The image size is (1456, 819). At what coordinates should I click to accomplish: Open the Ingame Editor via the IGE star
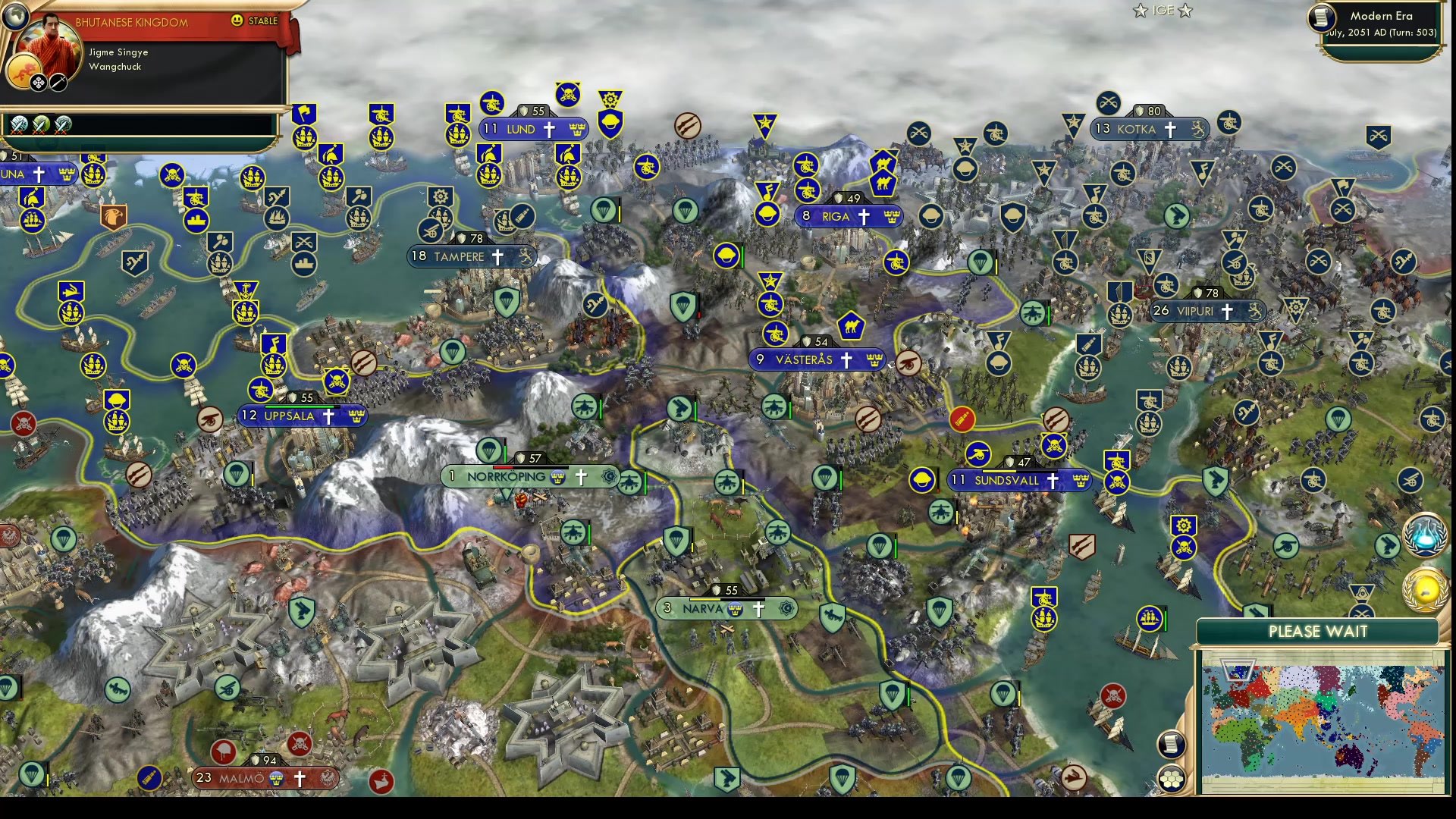(x=1162, y=11)
